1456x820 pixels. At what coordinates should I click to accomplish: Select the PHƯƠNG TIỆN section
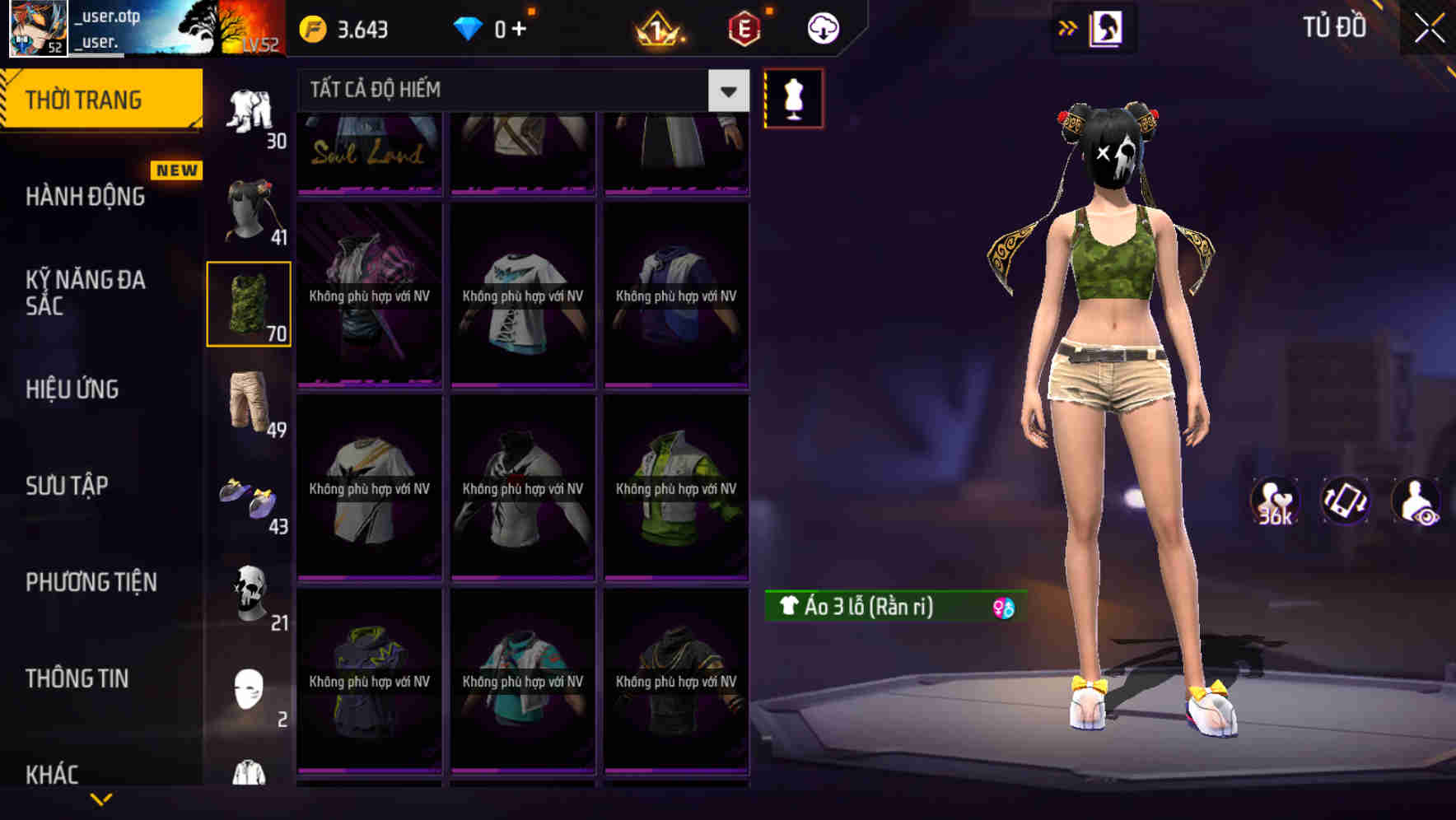[91, 582]
